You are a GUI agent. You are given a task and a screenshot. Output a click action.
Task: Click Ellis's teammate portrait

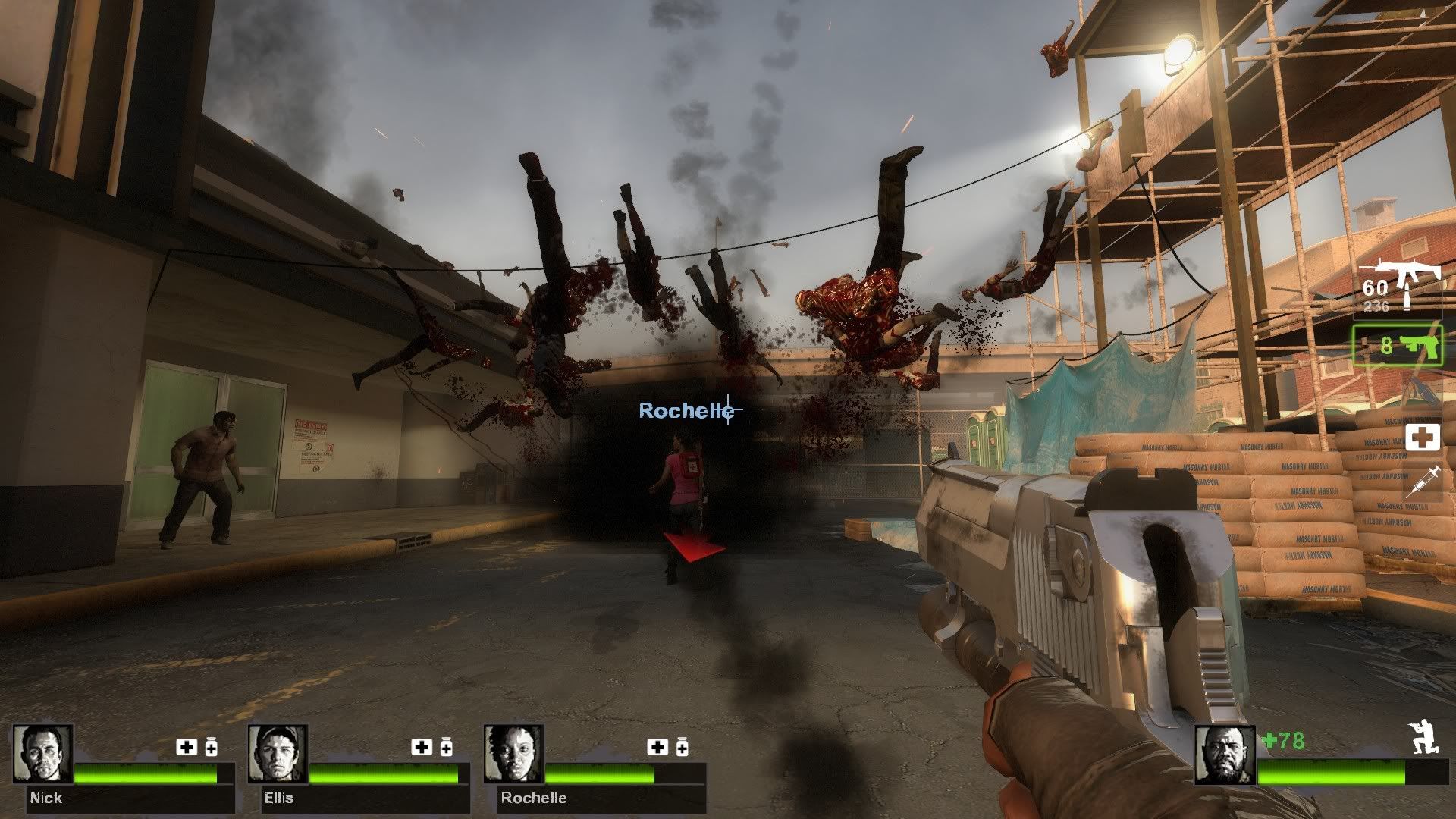tap(278, 755)
